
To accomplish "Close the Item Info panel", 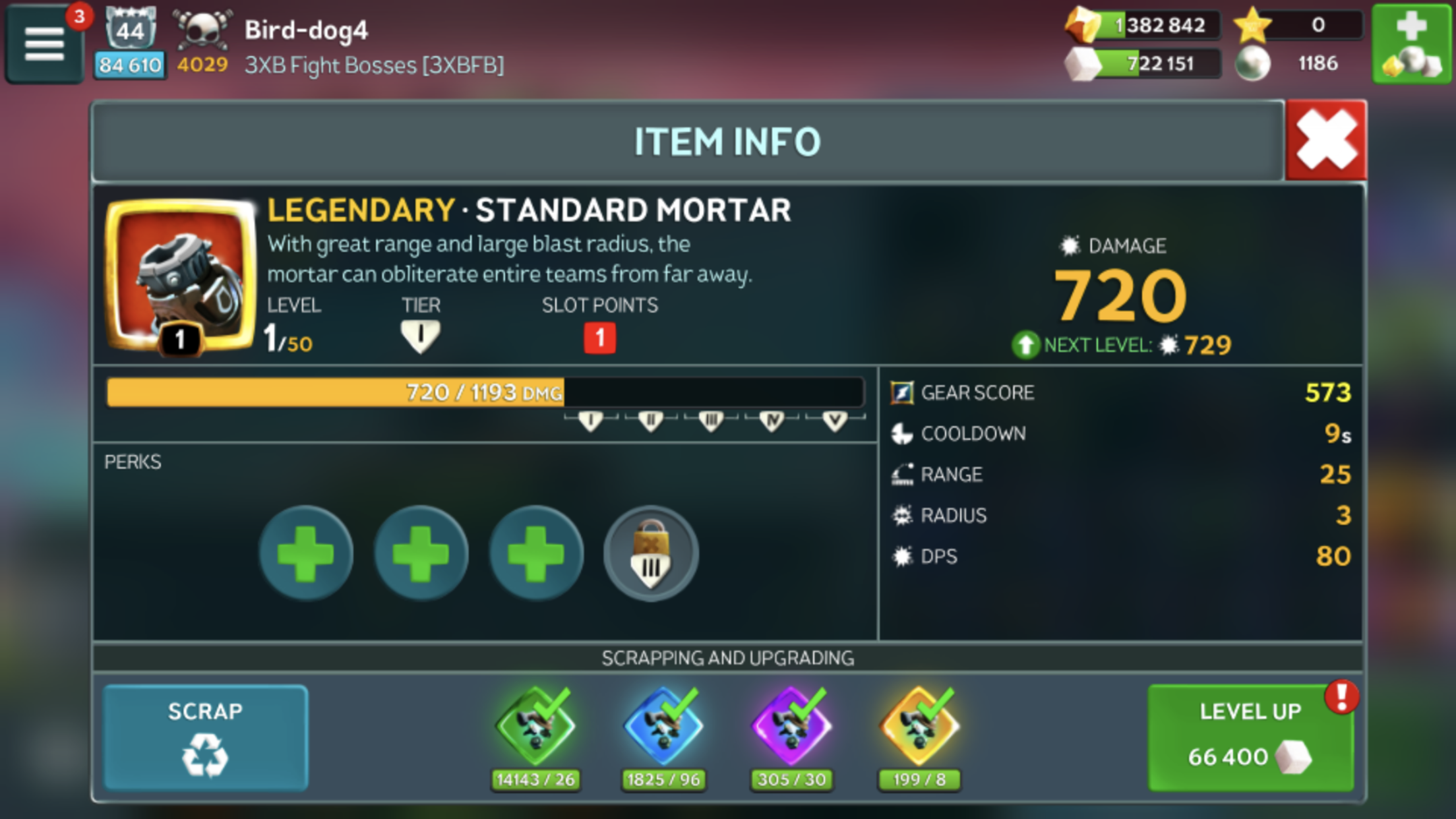I will point(1325,140).
